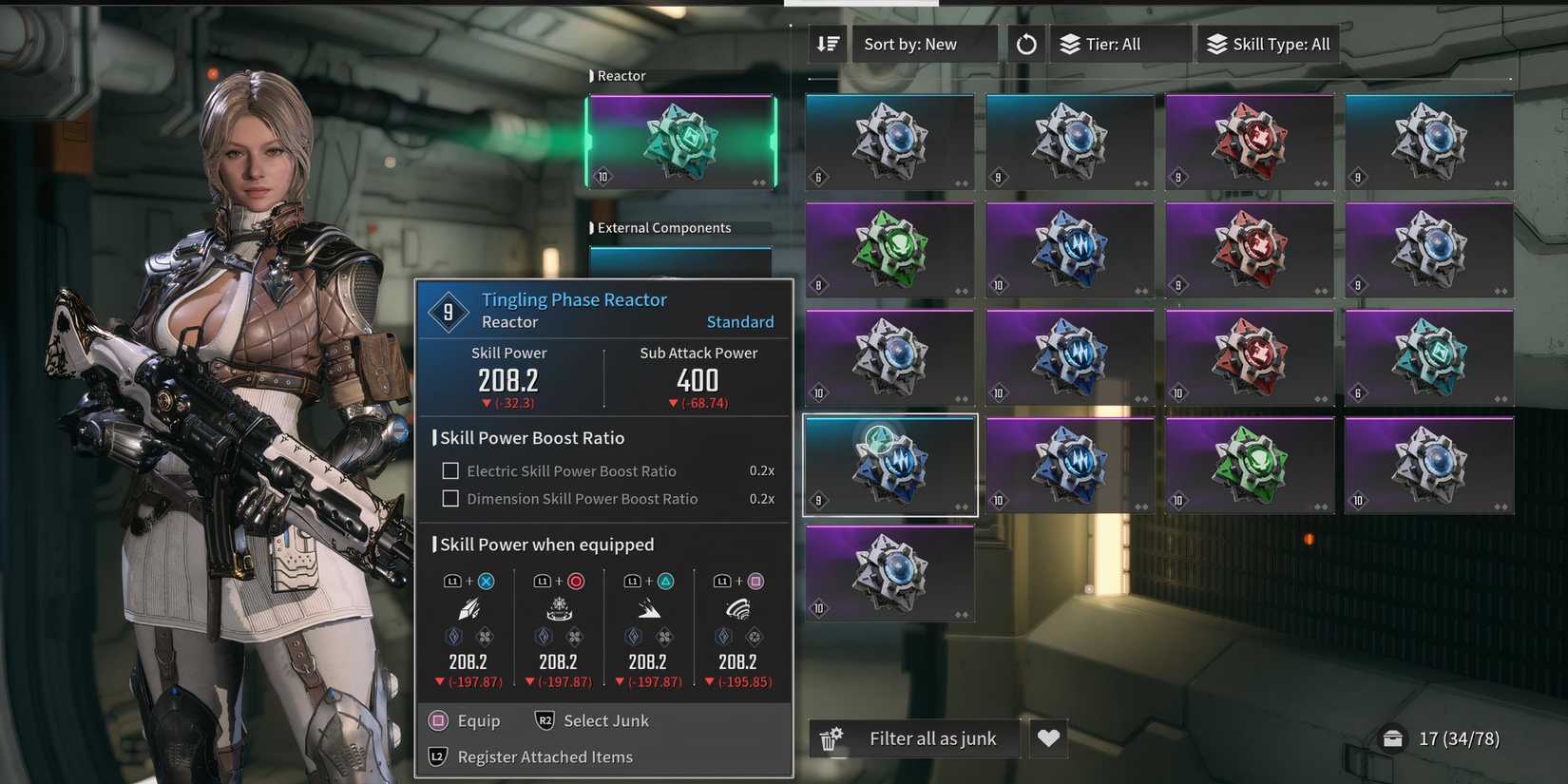1568x784 pixels.
Task: Click the Filter all as junk button
Action: (932, 737)
